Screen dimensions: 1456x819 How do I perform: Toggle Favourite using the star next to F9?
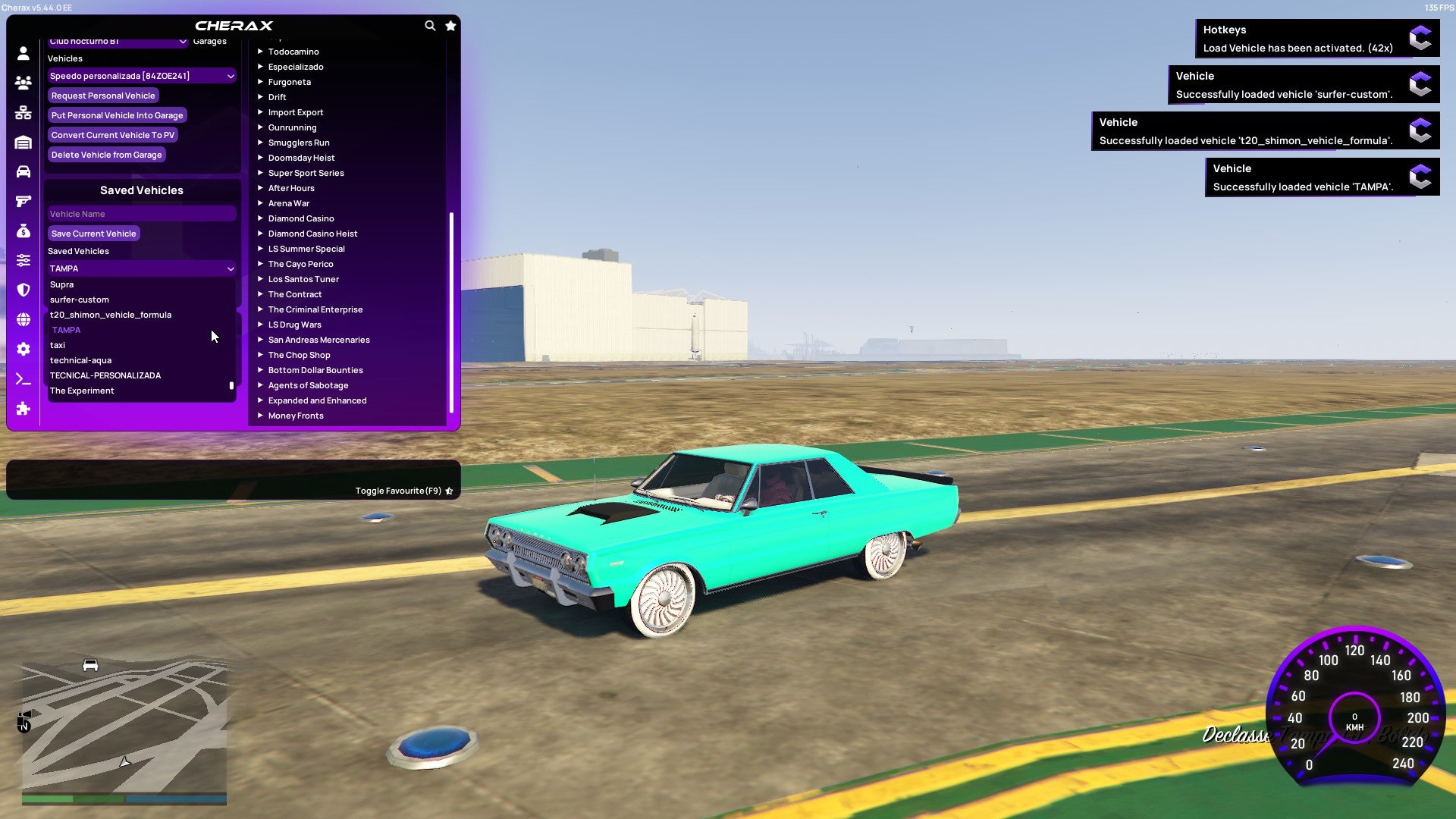[448, 490]
